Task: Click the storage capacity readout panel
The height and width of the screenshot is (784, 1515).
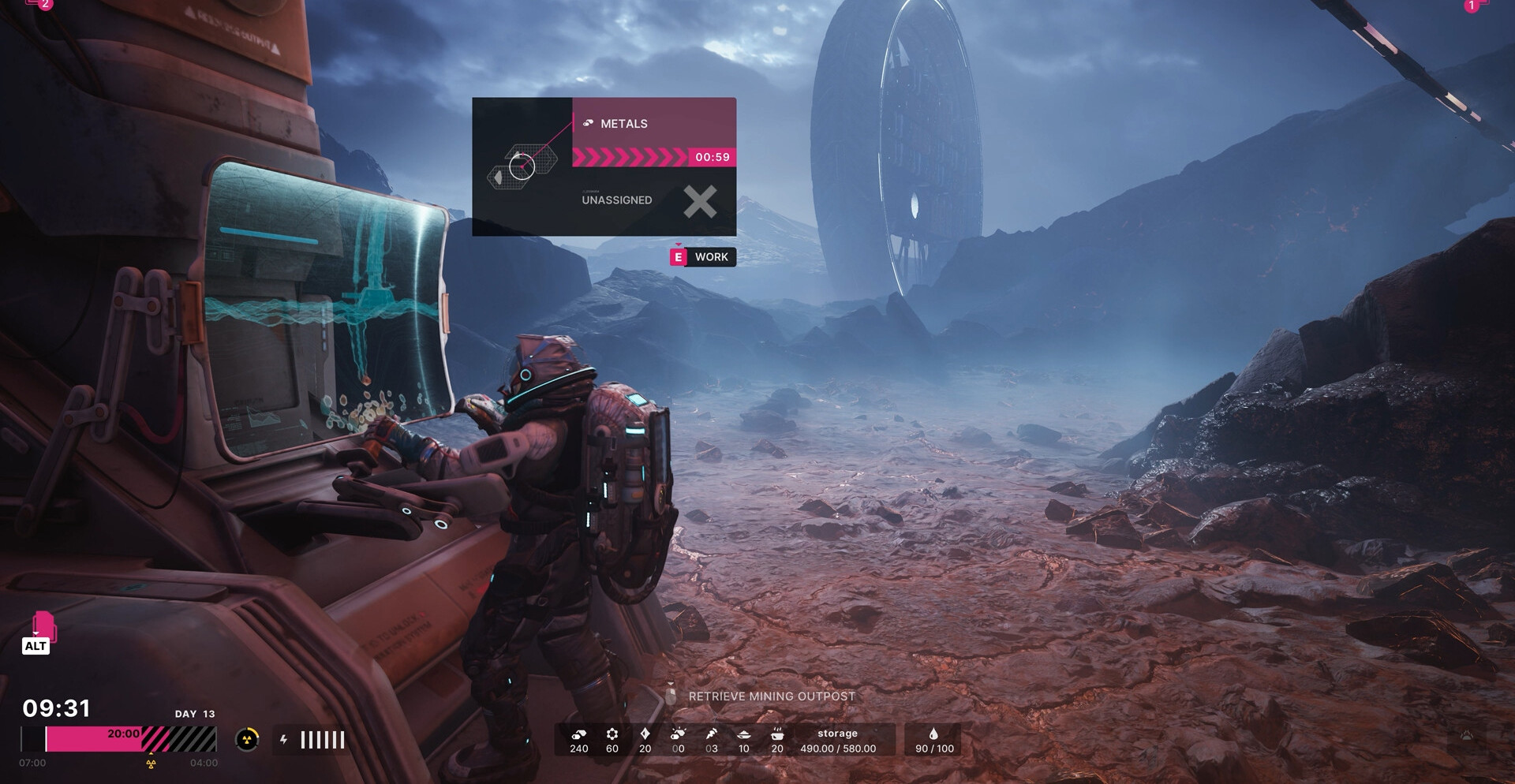Action: 837,741
